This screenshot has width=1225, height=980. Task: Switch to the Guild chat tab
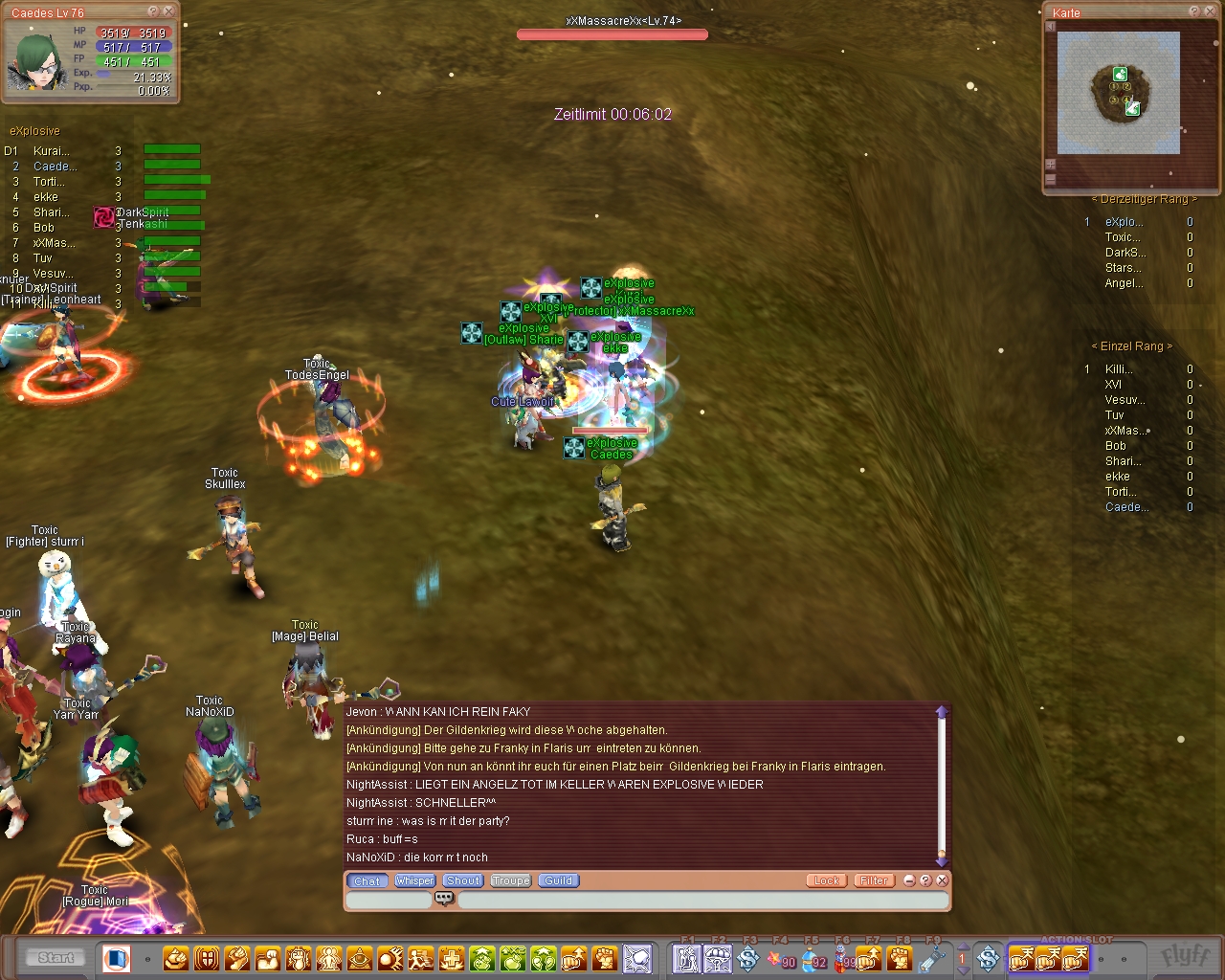pyautogui.click(x=559, y=880)
